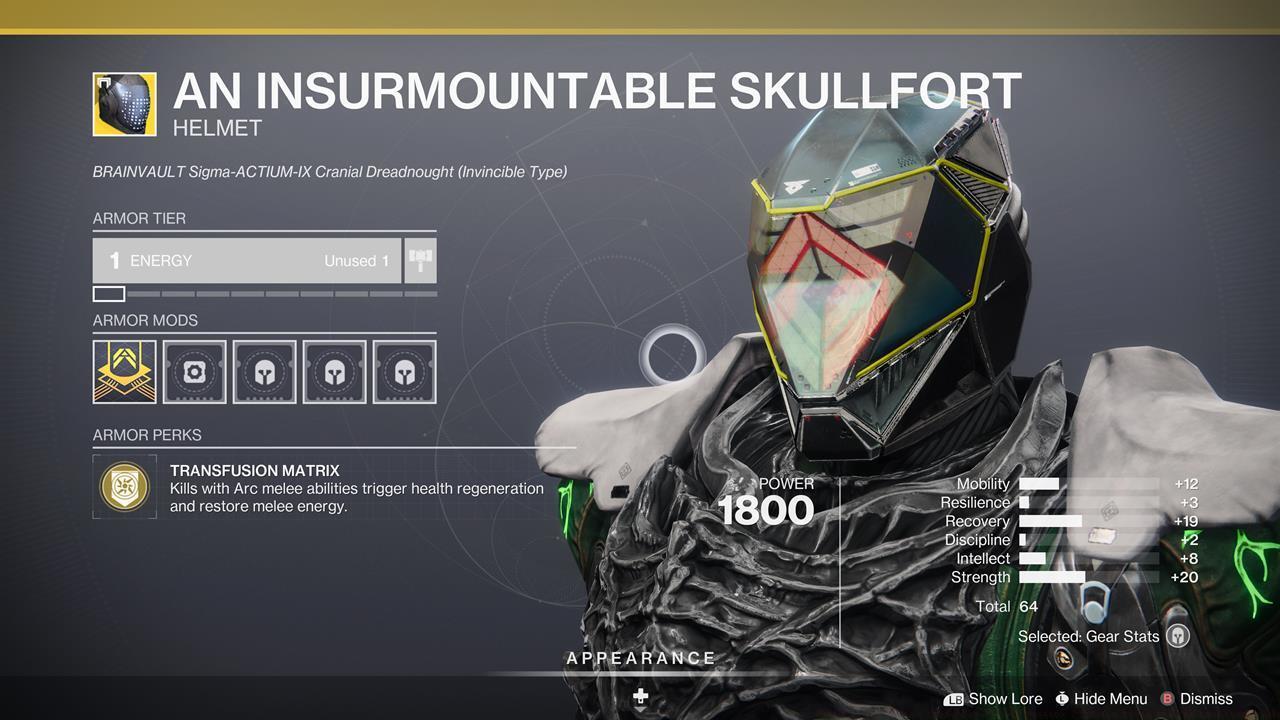Click the Unused 1 energy label
Viewport: 1280px width, 720px height.
(356, 260)
